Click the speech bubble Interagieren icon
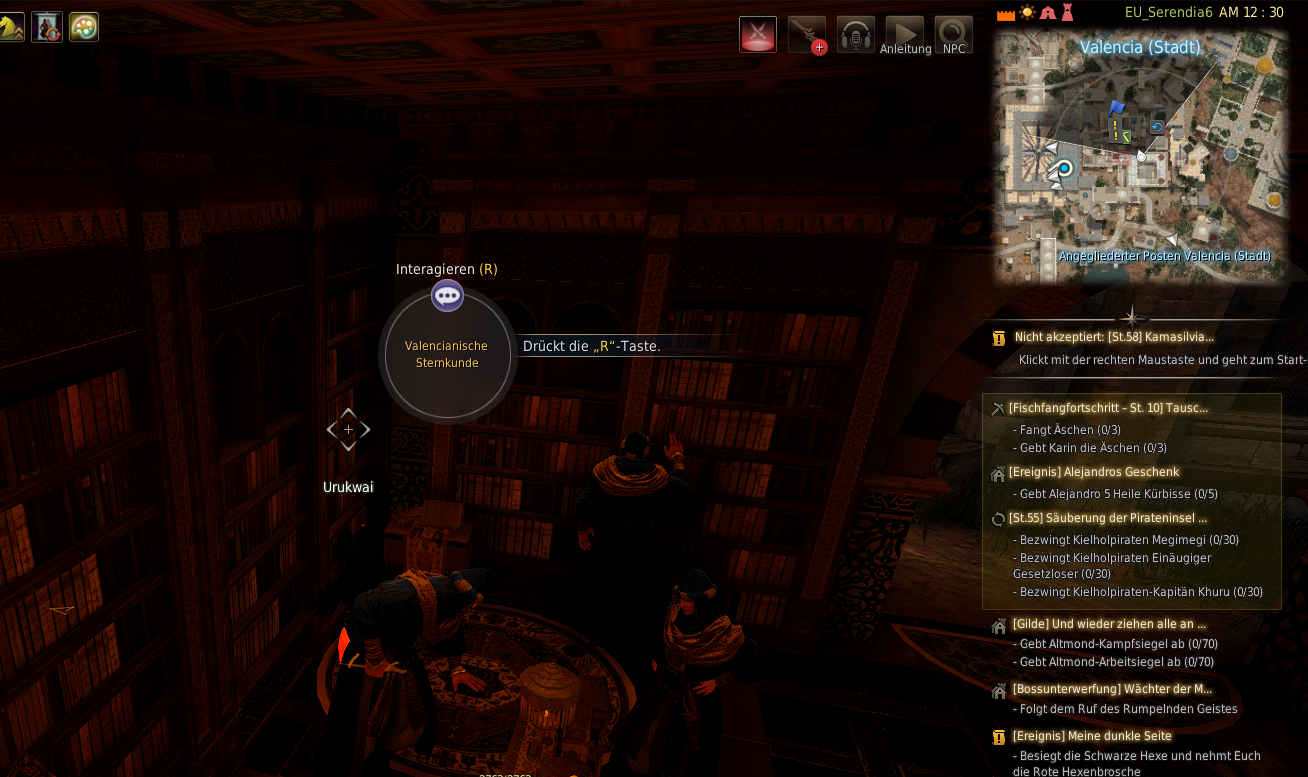 coord(447,295)
